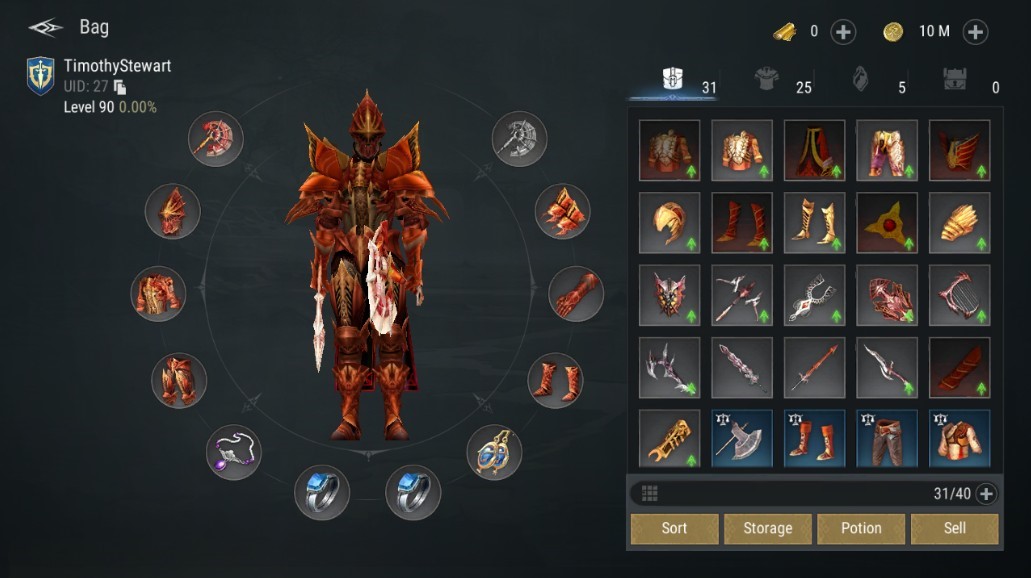The image size is (1031, 578).
Task: Select the battle axe in the bag
Action: (742, 440)
